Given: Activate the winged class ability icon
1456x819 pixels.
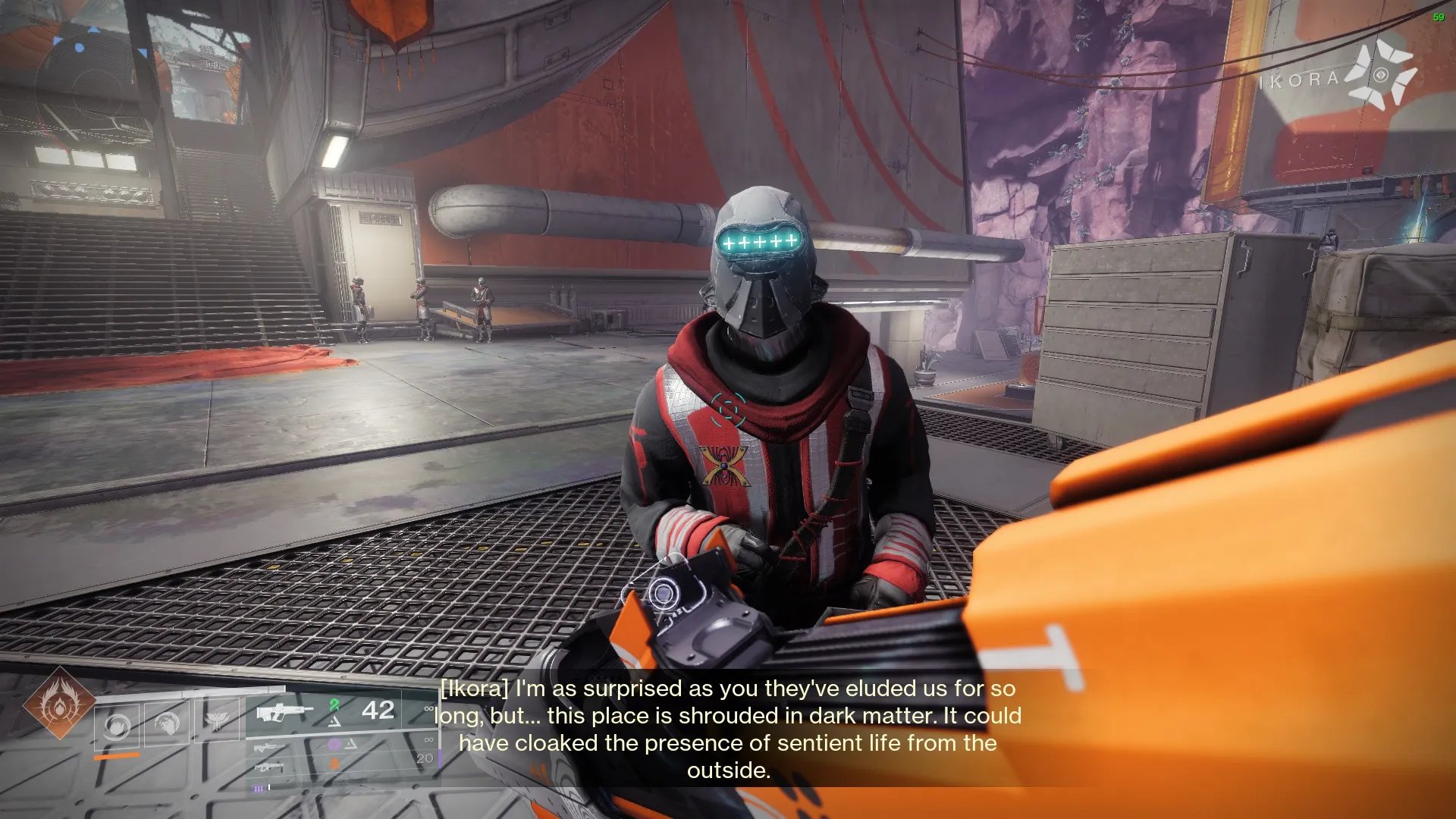Looking at the screenshot, I should point(217,720).
